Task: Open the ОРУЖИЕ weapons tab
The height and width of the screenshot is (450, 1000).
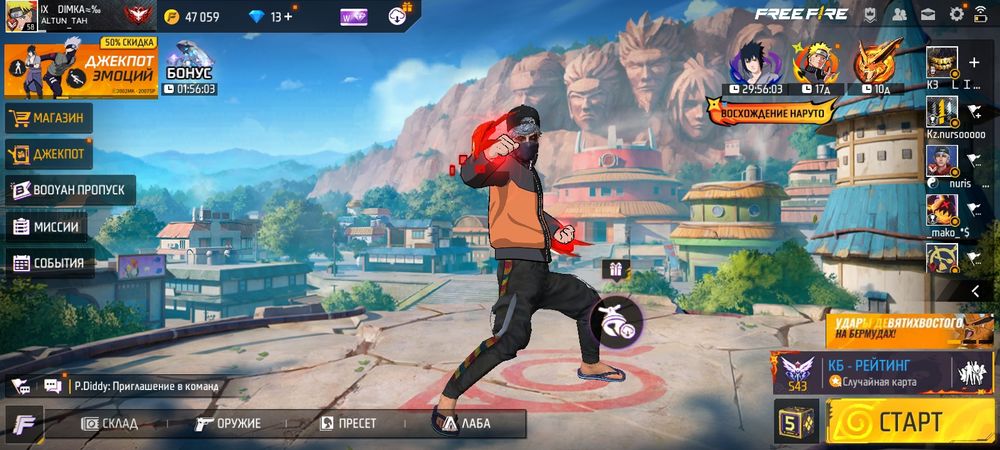Action: point(229,423)
